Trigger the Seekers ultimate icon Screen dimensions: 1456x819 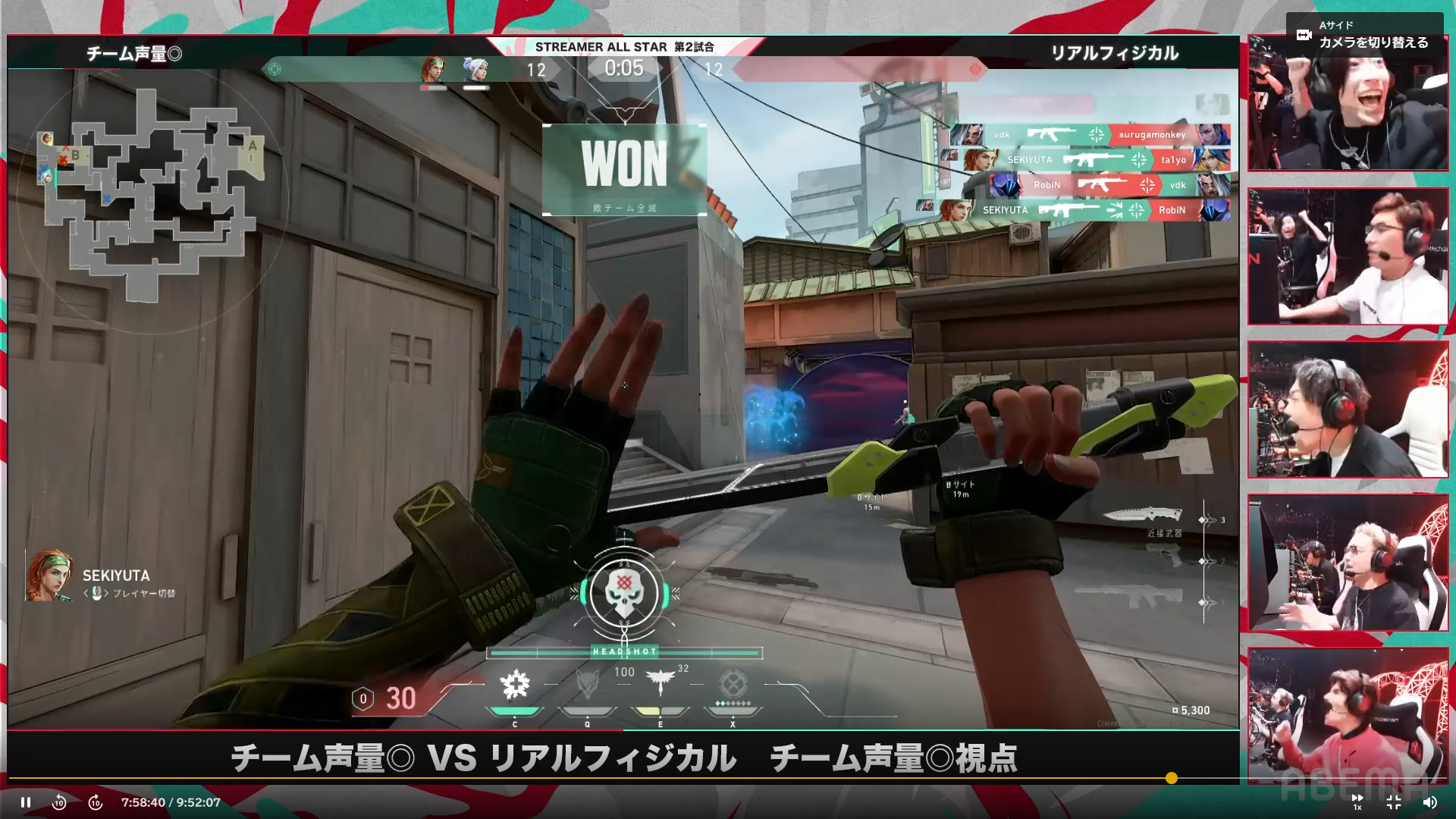(733, 686)
